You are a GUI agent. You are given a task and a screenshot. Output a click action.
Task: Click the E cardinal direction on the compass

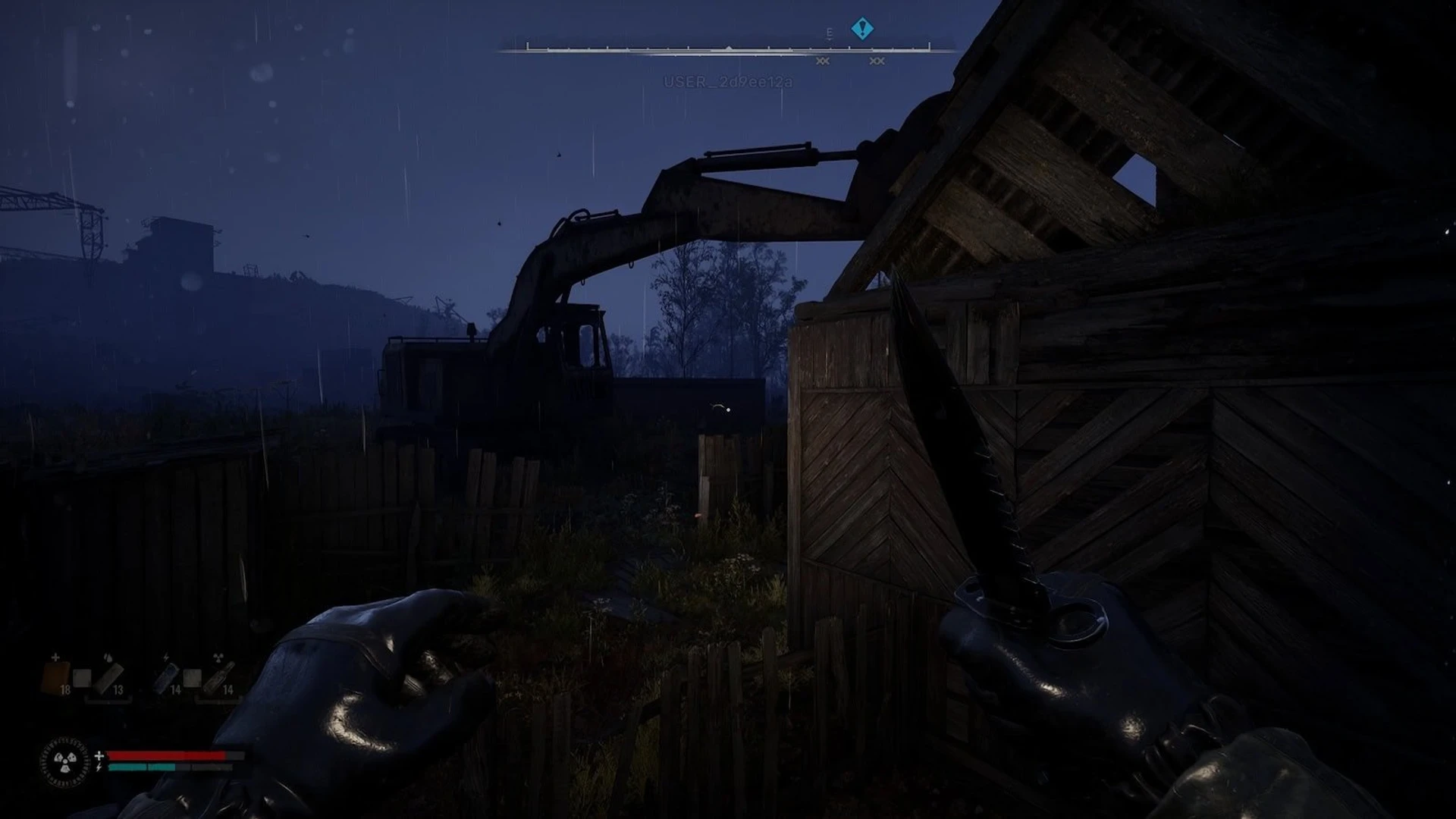pyautogui.click(x=829, y=33)
